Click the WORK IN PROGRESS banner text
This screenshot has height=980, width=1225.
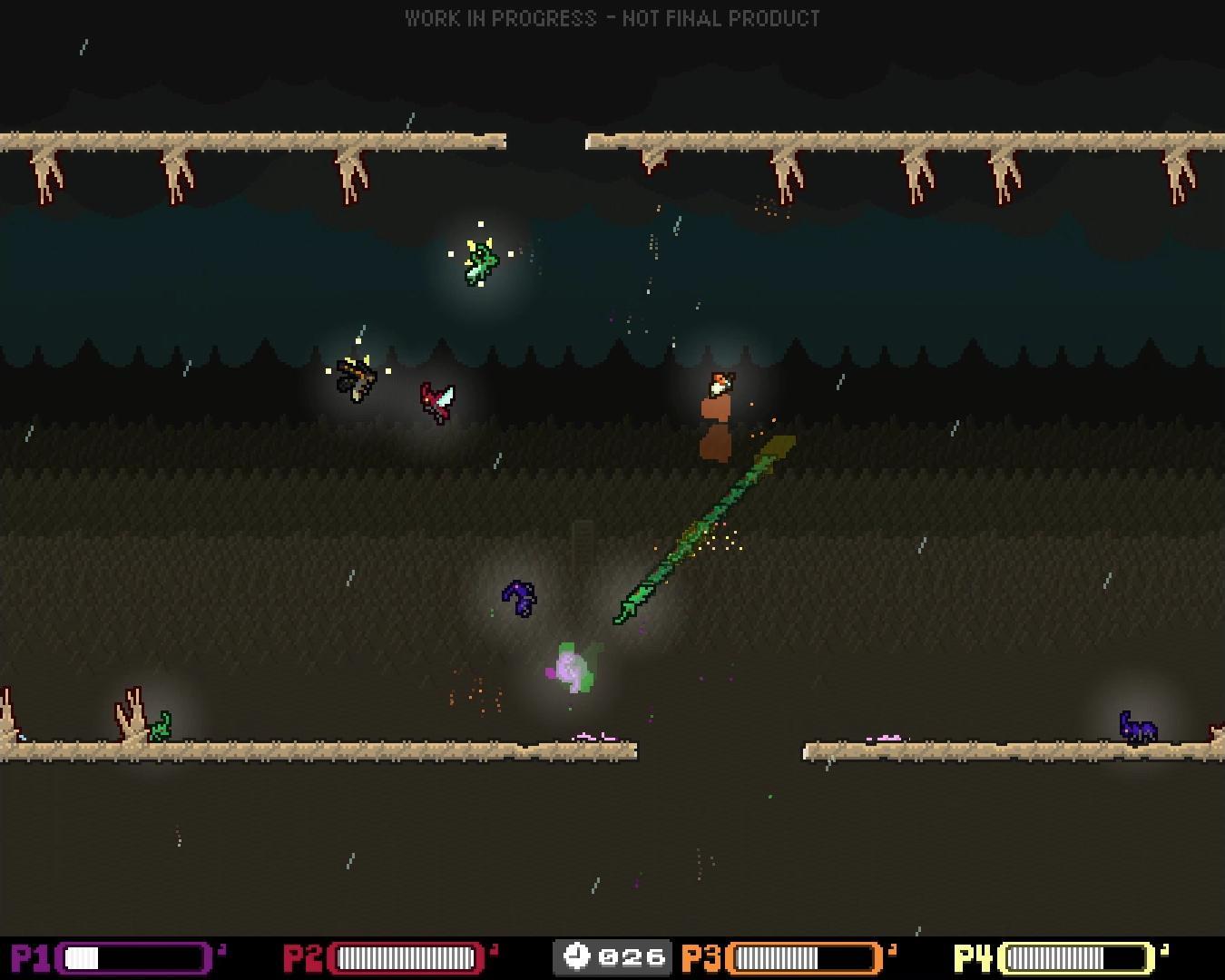612,17
